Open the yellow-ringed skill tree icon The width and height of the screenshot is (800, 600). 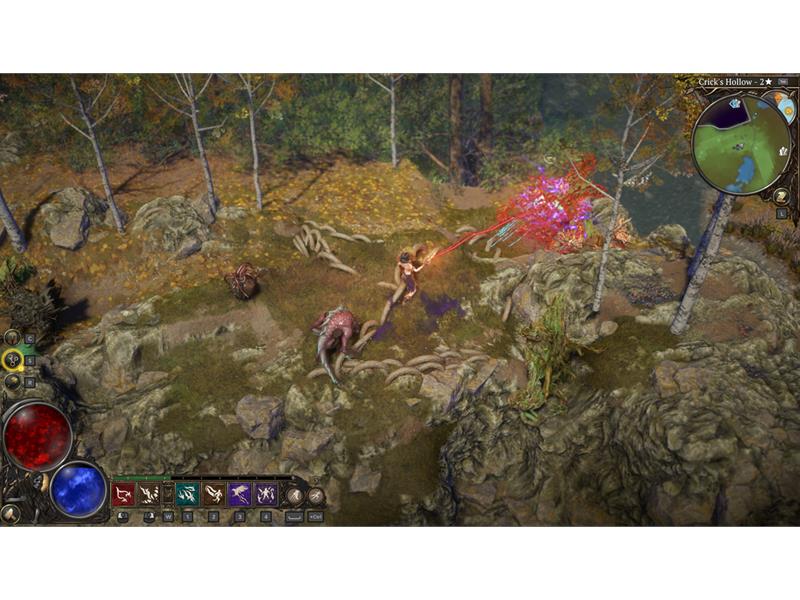click(13, 359)
